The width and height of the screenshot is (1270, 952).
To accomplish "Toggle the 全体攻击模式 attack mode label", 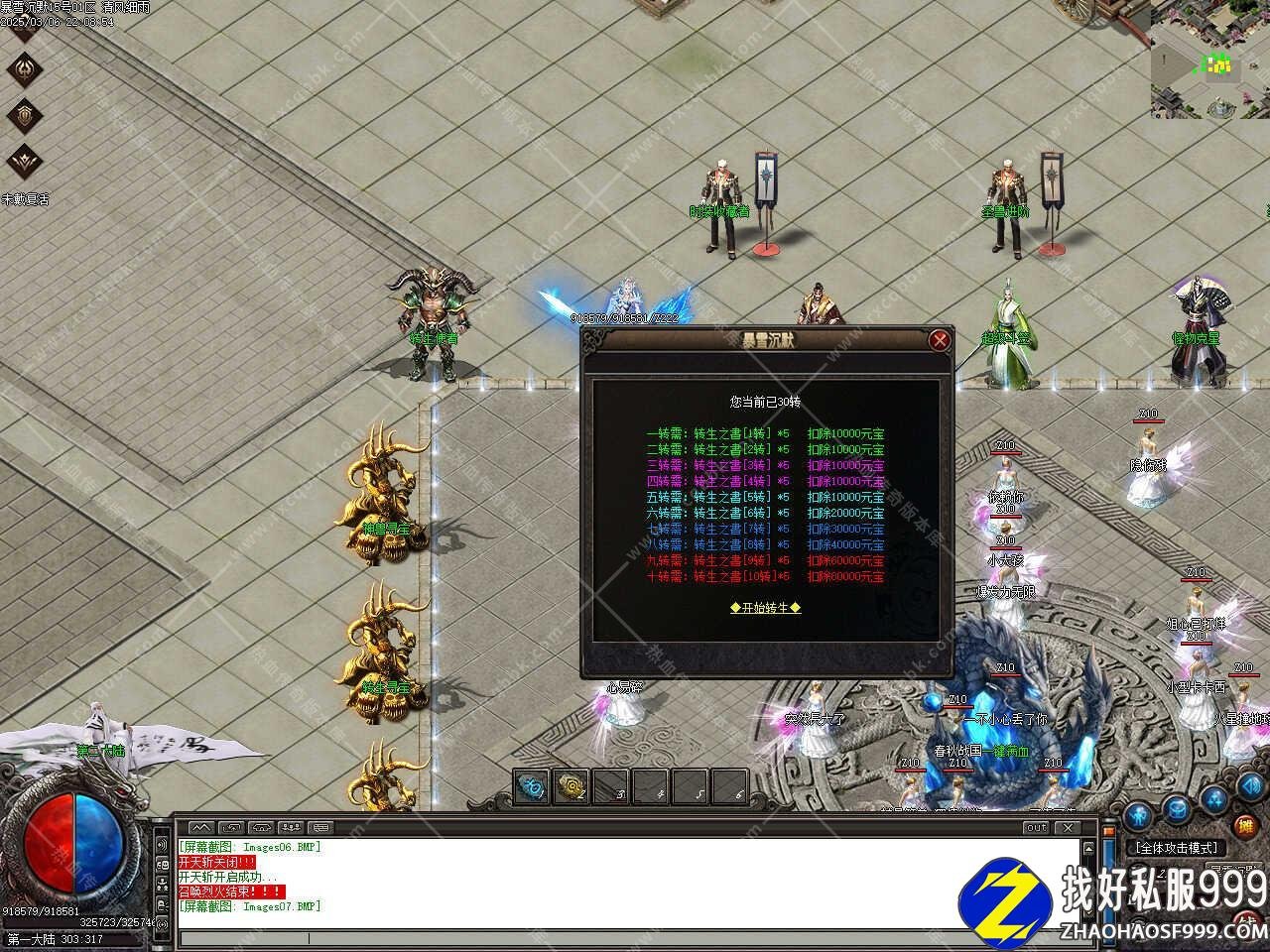I will point(1178,848).
